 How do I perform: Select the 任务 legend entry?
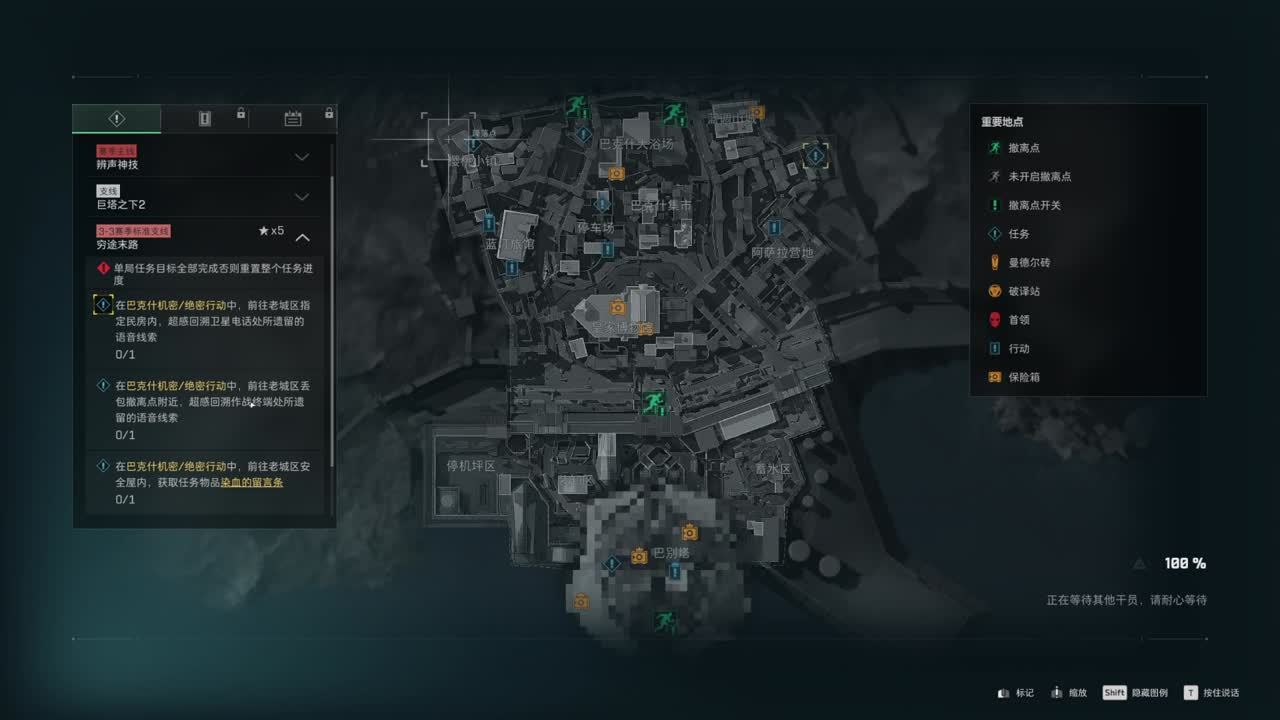coord(1018,234)
